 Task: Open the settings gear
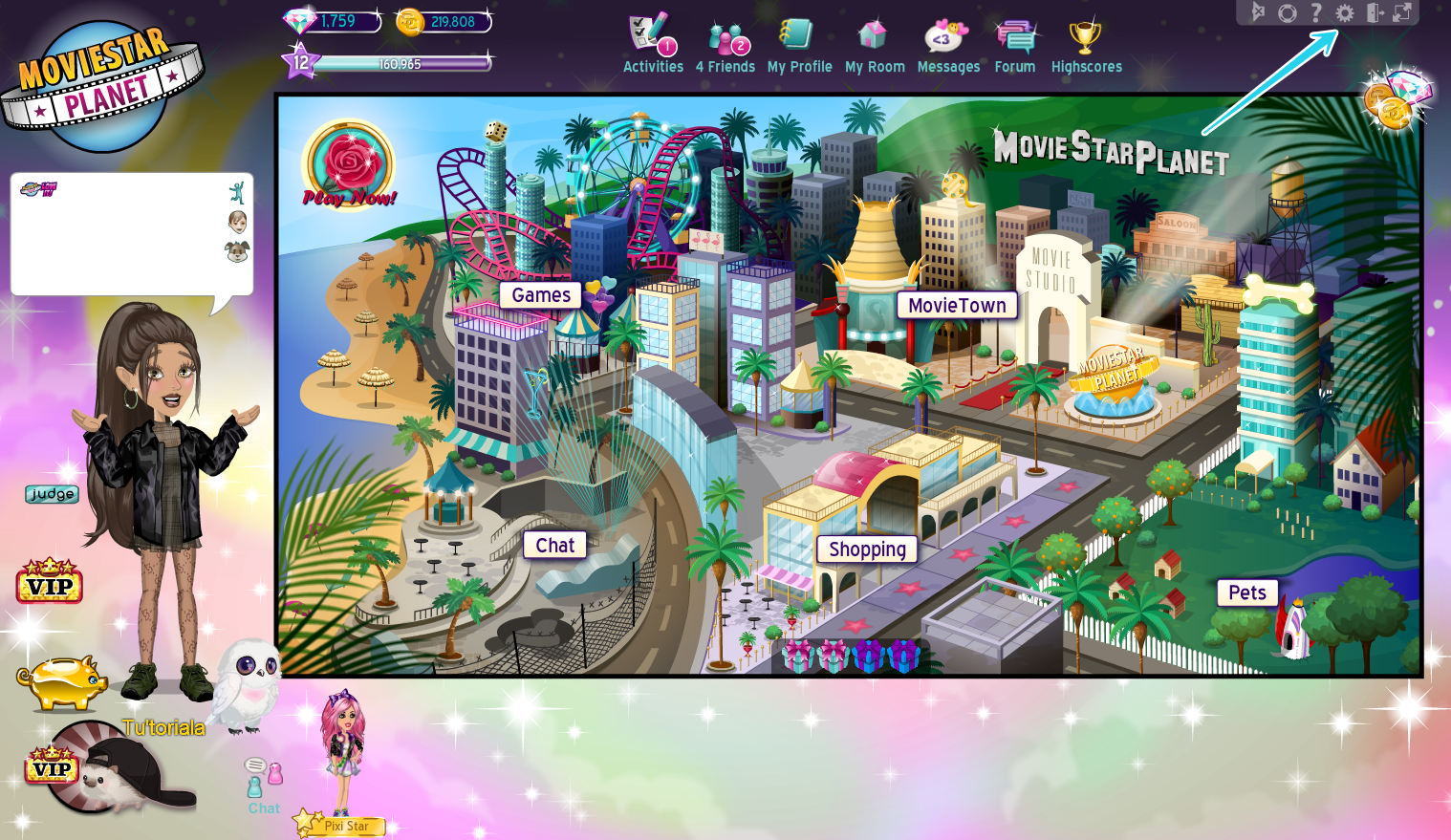1345,13
